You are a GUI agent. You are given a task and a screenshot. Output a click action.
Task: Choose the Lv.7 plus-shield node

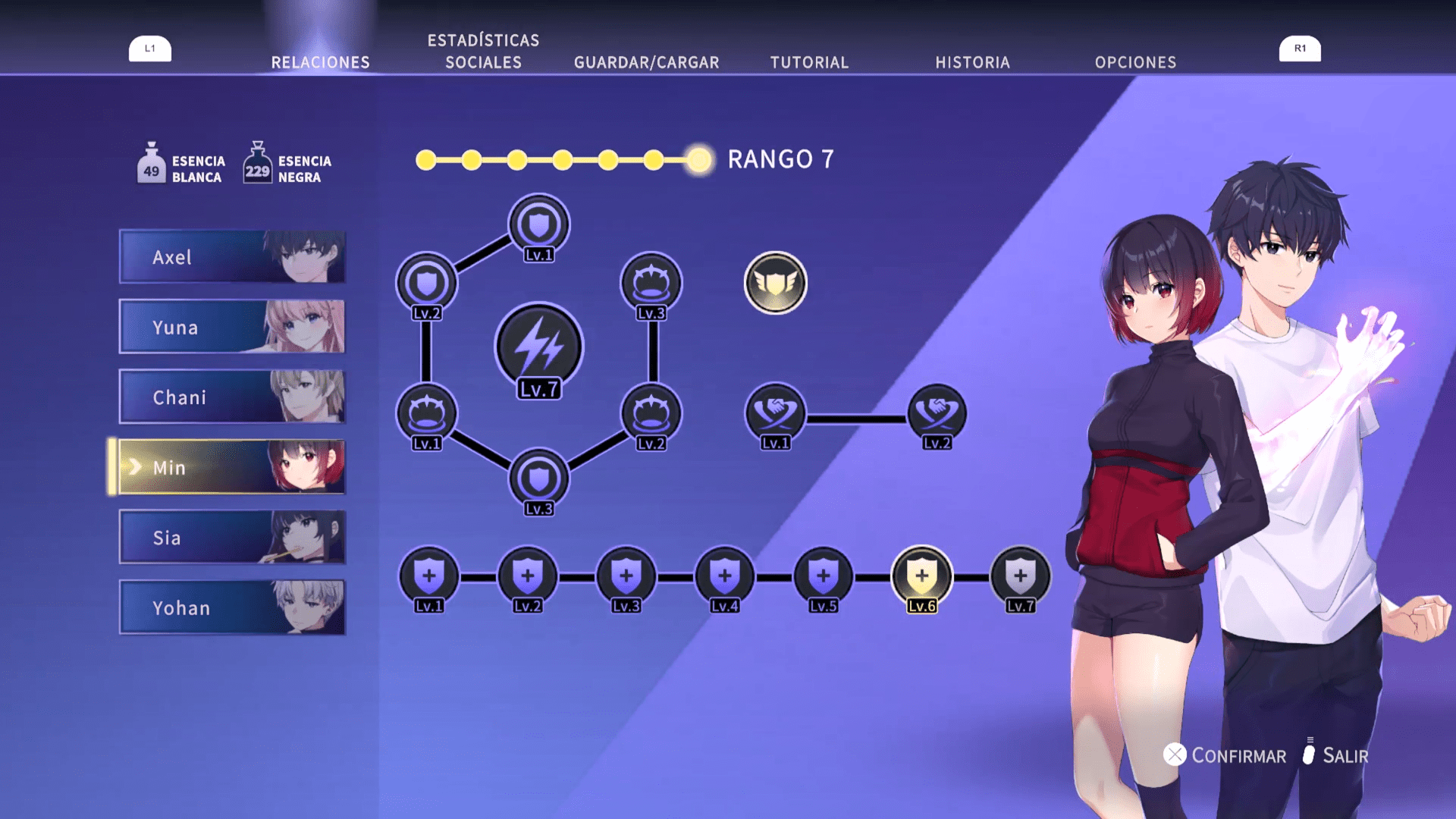point(1020,576)
